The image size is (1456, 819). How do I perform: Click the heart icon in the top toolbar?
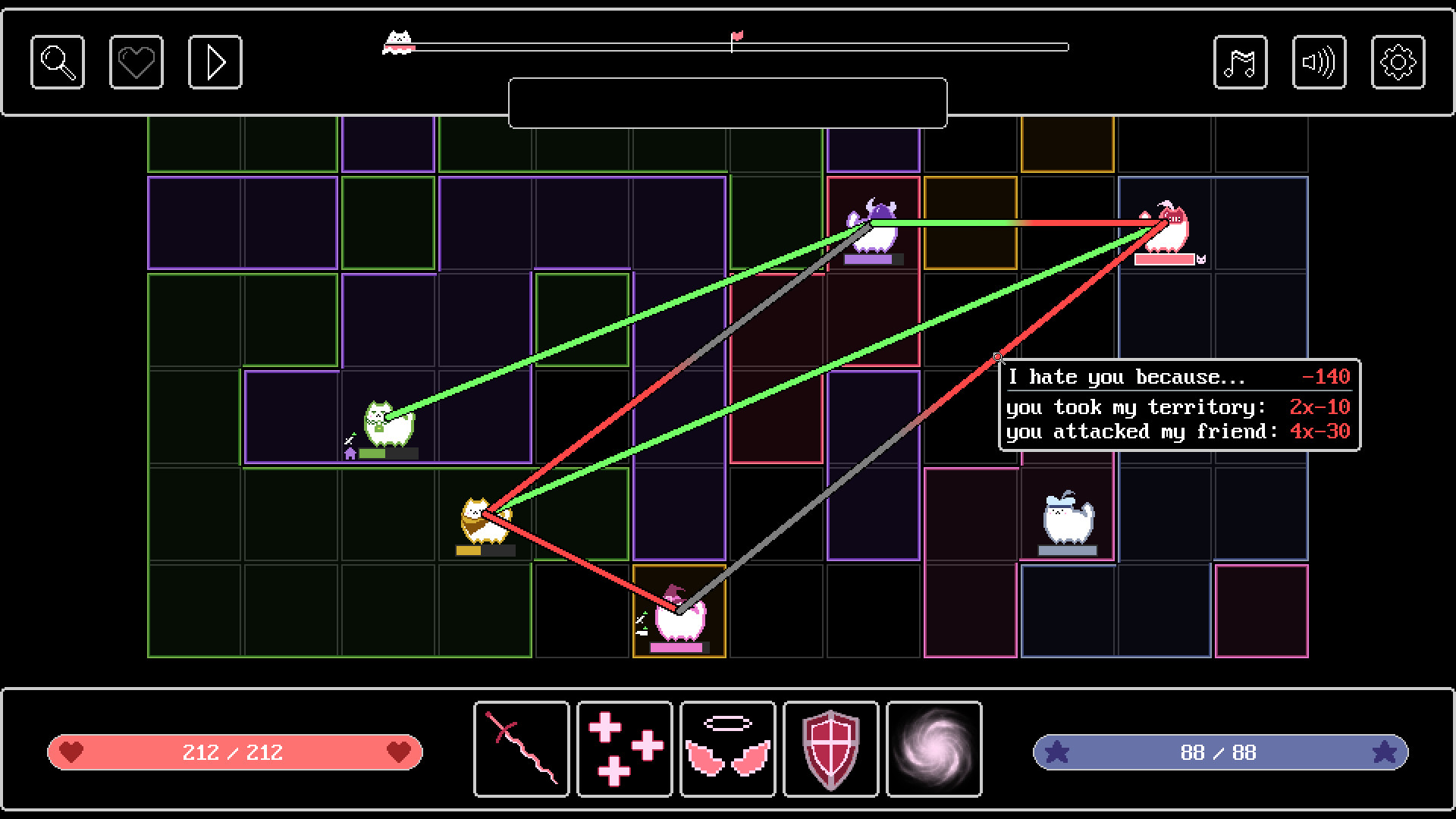[x=136, y=62]
